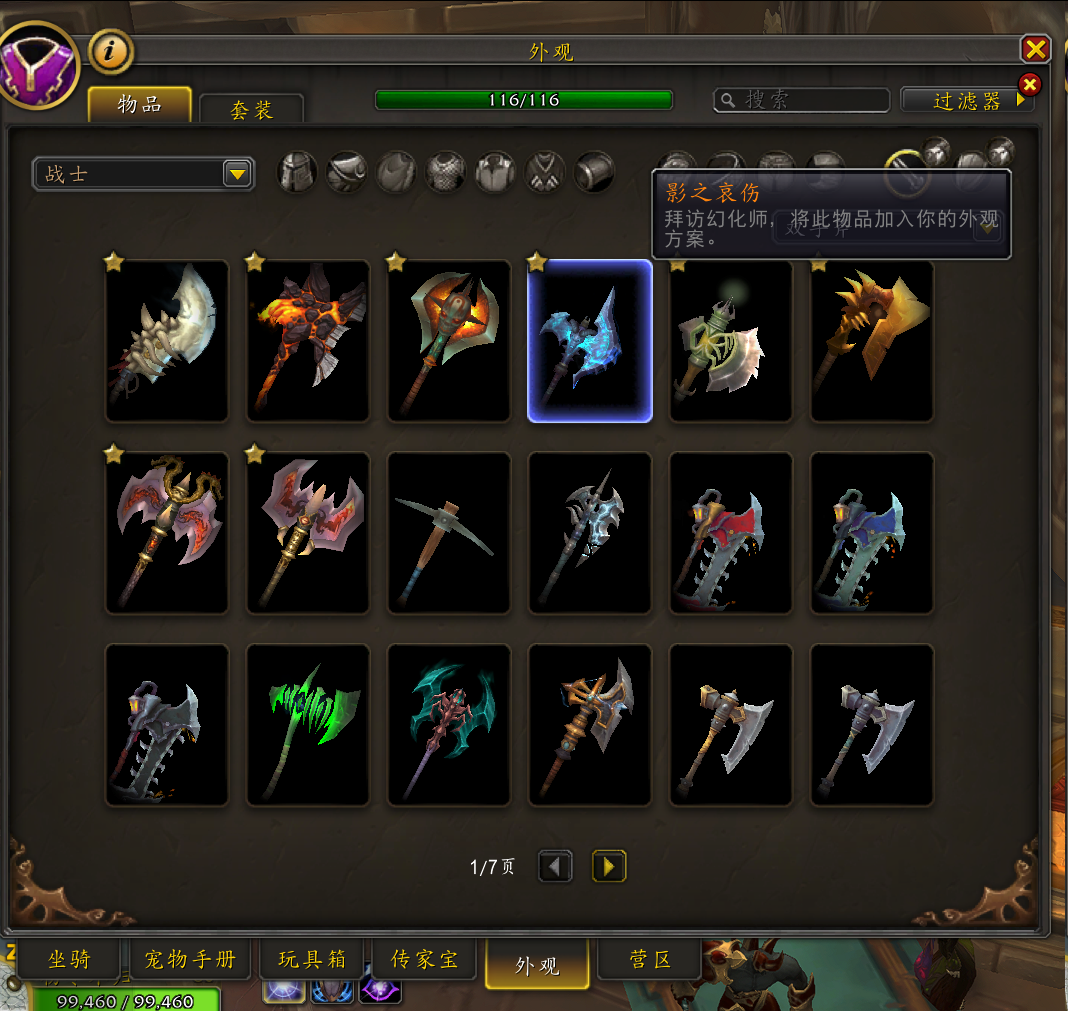Open the 过滤器 filter menu
1068x1011 pixels.
[x=967, y=100]
